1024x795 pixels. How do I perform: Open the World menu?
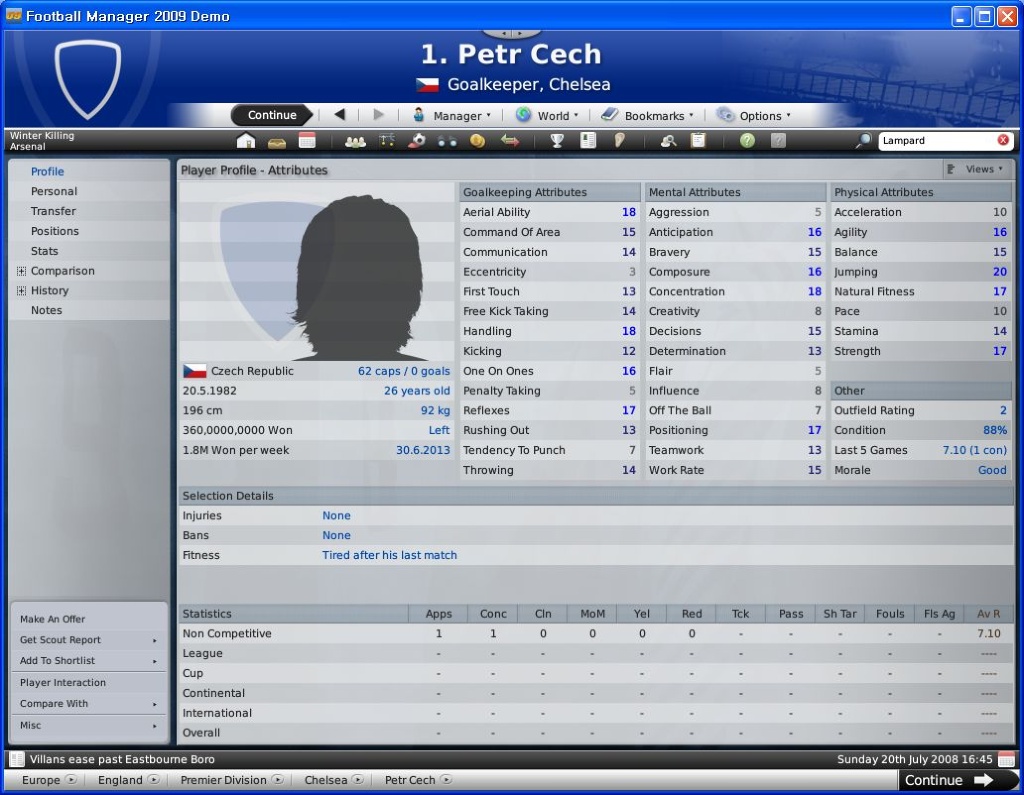[x=547, y=116]
